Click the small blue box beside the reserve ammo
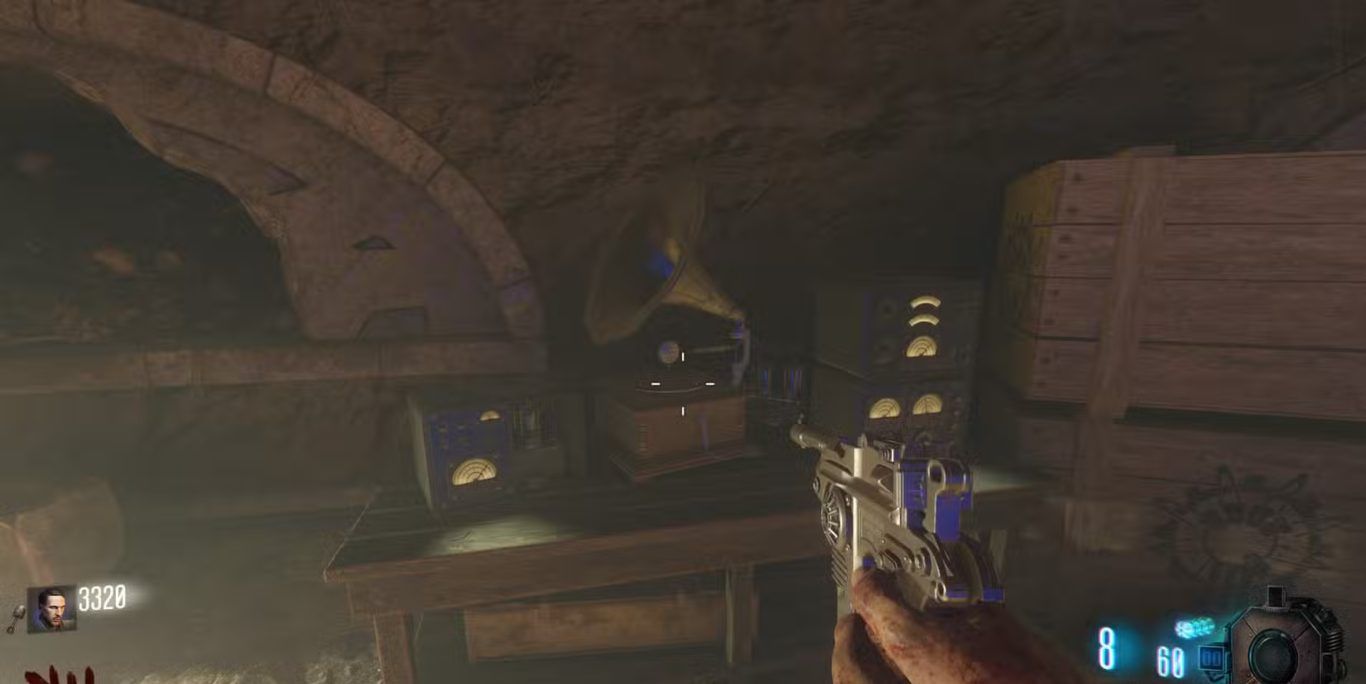 point(1210,659)
